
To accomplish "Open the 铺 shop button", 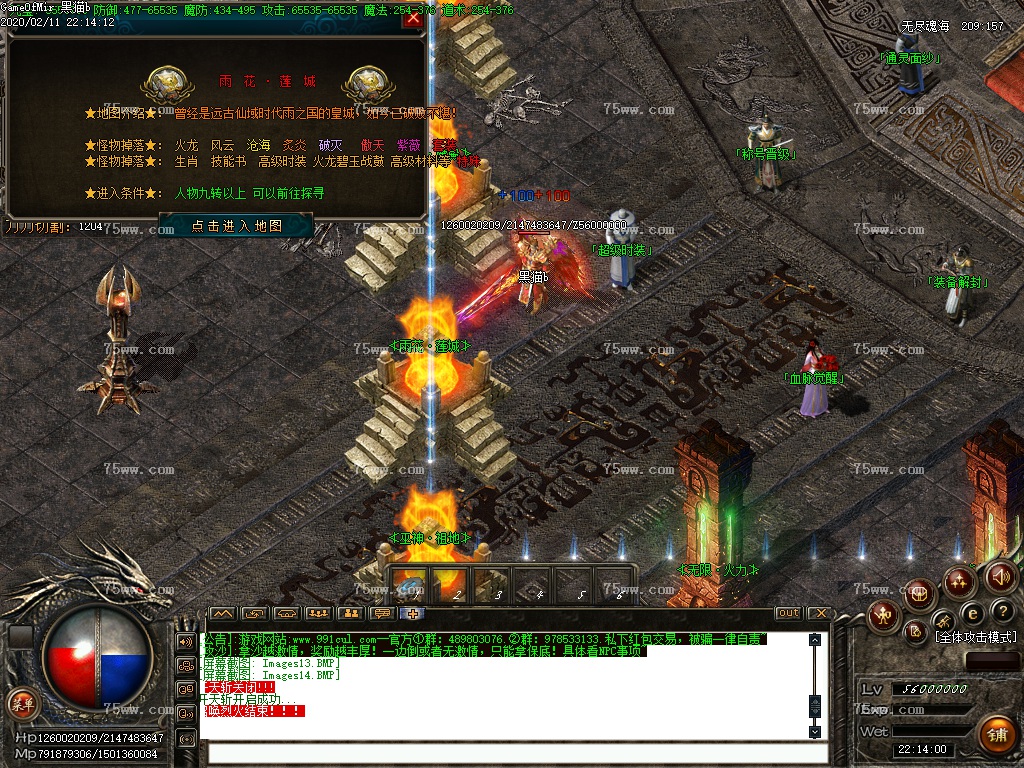I will (x=995, y=735).
